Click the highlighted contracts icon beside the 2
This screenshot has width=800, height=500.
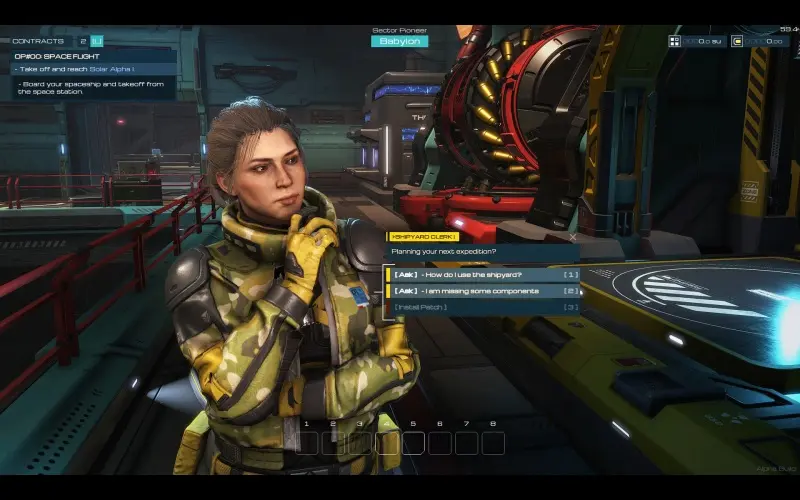click(x=96, y=41)
